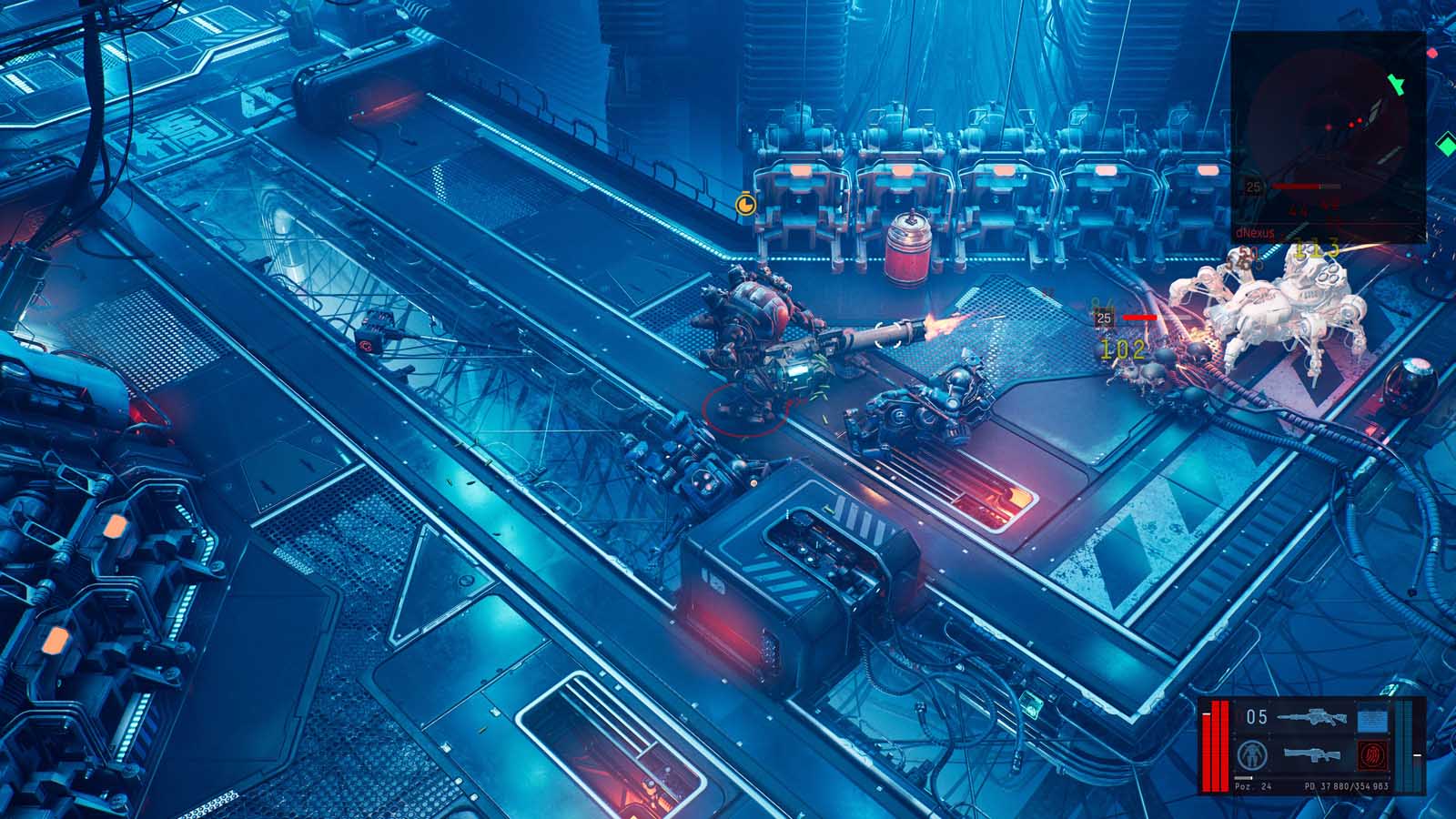Click the red waypoint diamond above the minimap
Screen dimensions: 1456x819
[1433, 54]
